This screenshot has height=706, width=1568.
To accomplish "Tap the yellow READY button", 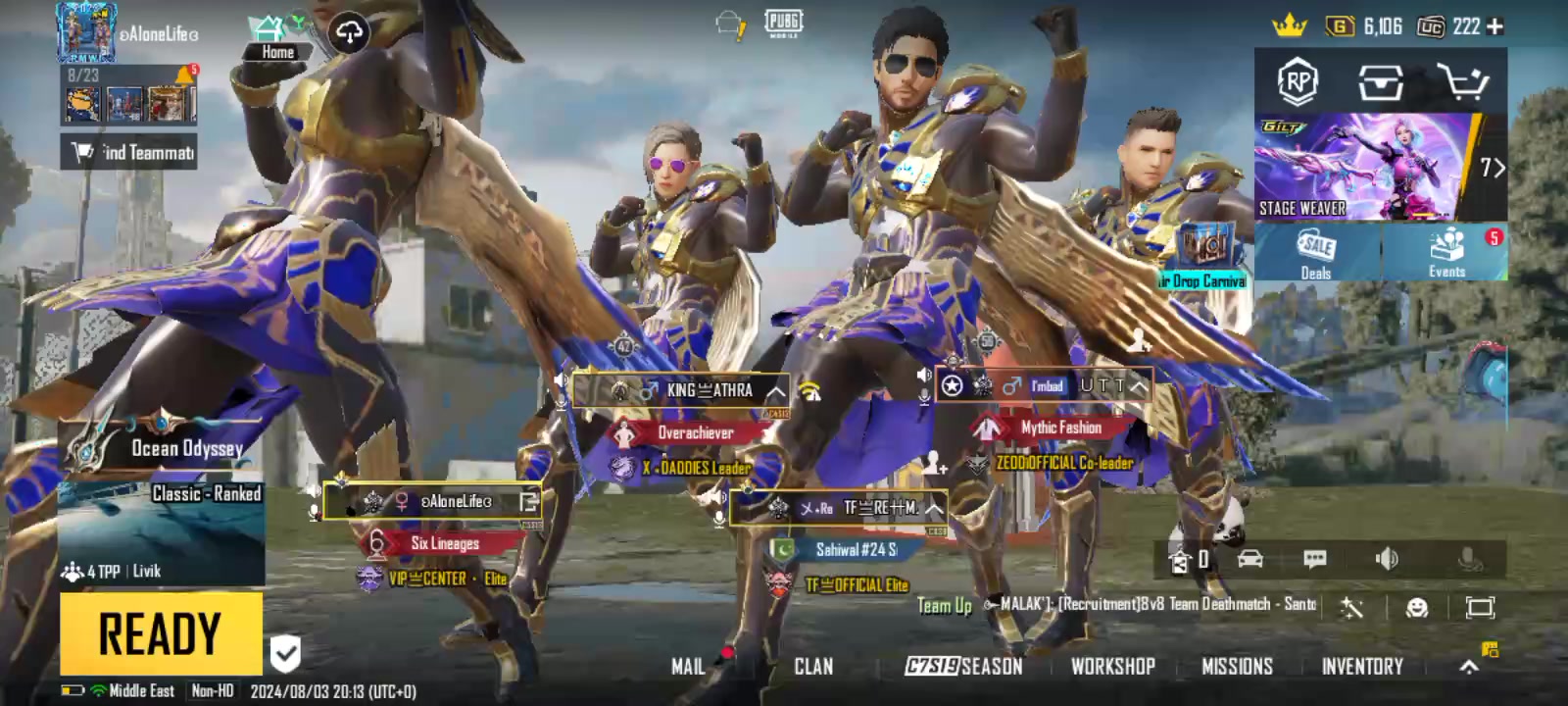I will click(161, 632).
